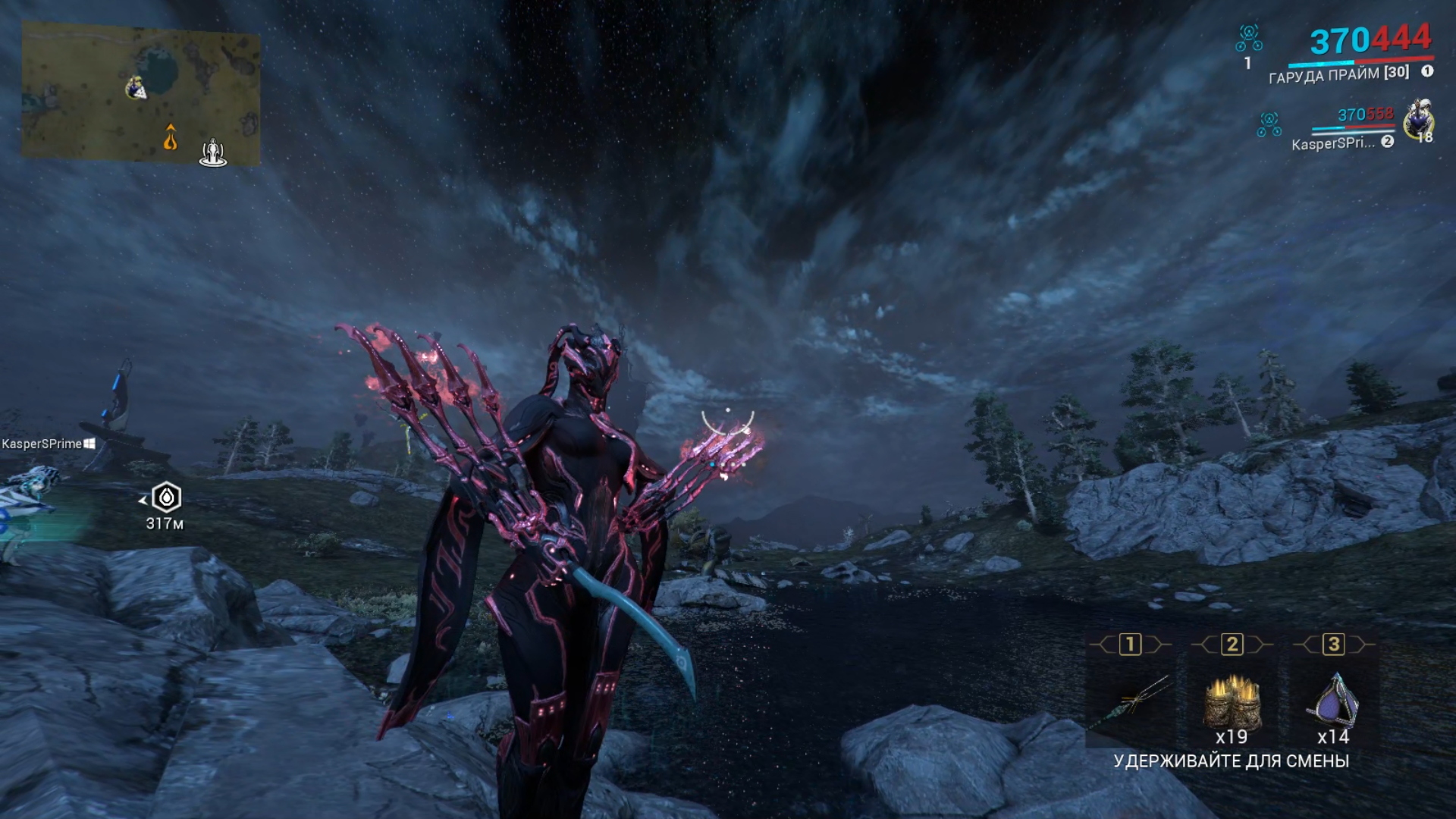This screenshot has height=819, width=1456.
Task: Open the Plains minimap
Action: point(140,93)
